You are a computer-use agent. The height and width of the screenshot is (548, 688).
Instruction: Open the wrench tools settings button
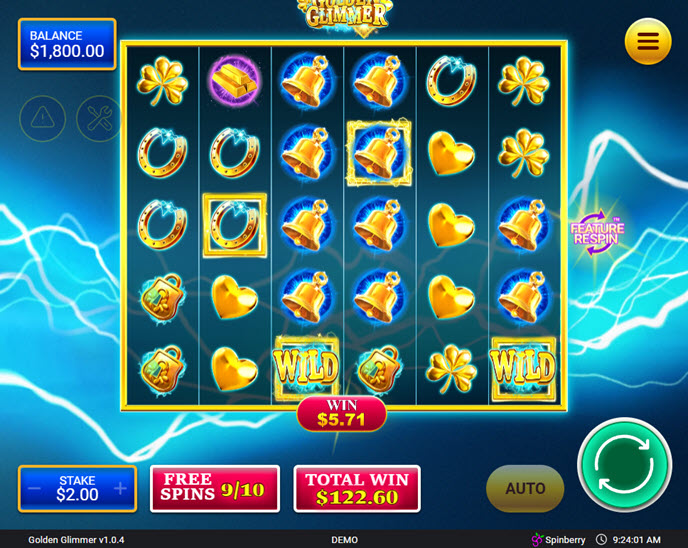coord(96,119)
